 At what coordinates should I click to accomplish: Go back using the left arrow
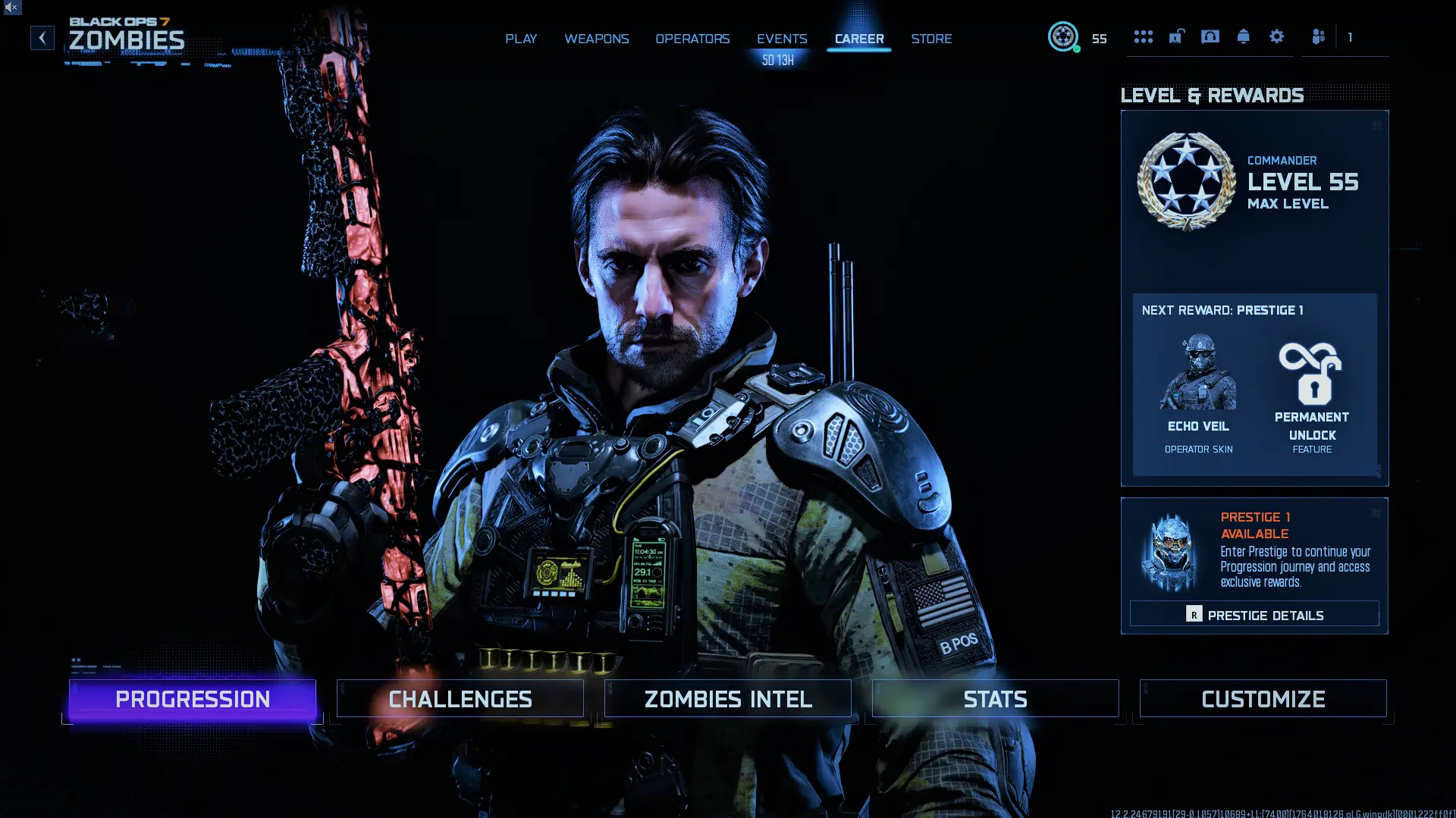[42, 37]
